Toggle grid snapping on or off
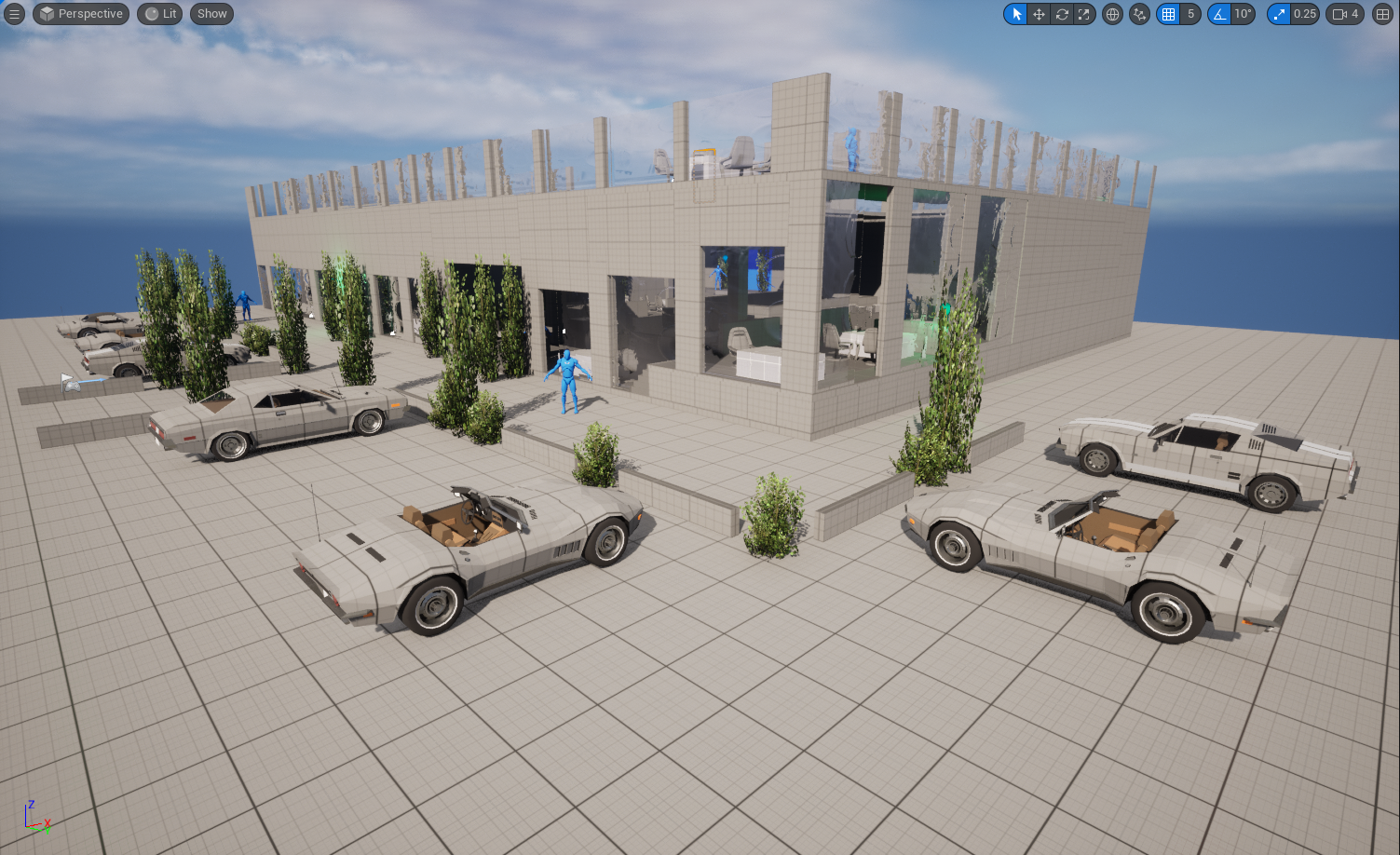This screenshot has width=1400, height=855. 1168,14
